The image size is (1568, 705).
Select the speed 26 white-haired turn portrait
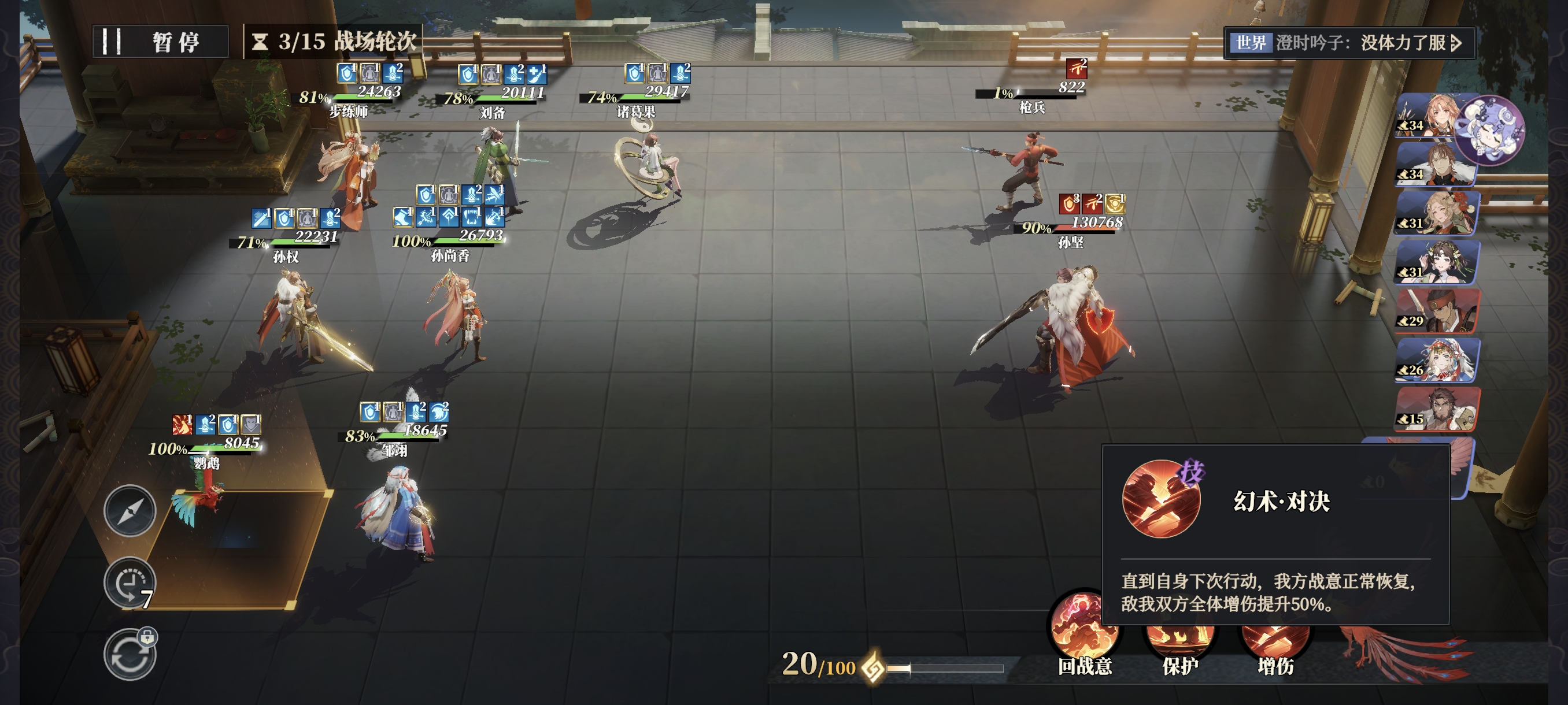1437,360
